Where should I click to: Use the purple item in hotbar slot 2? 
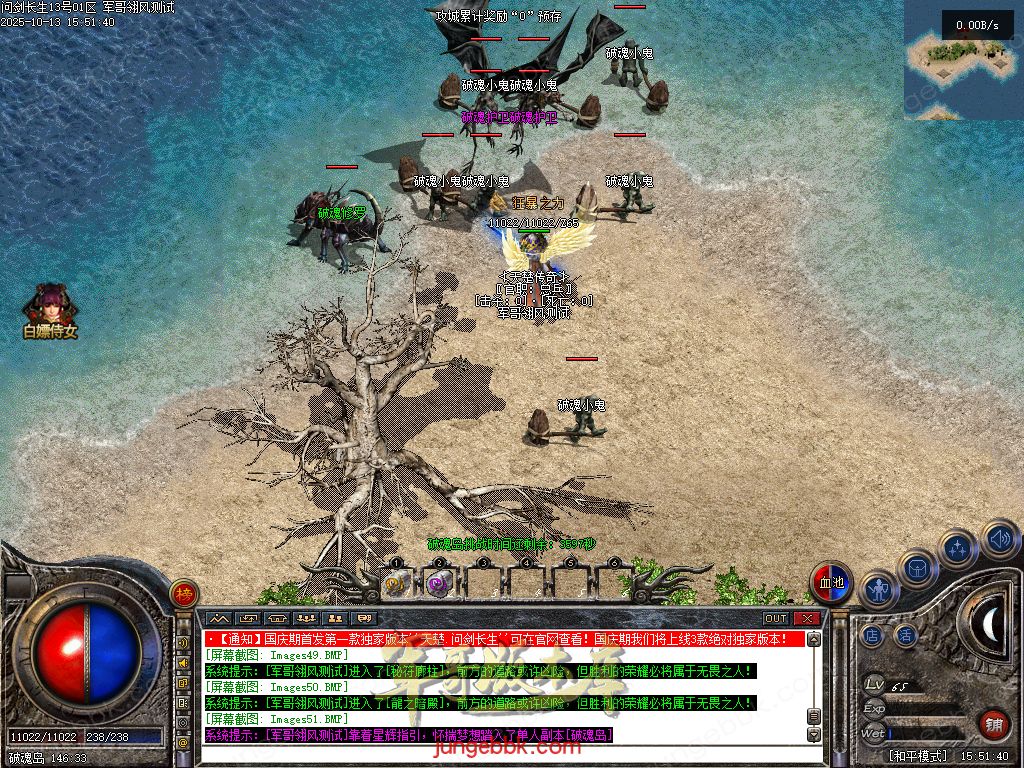439,583
